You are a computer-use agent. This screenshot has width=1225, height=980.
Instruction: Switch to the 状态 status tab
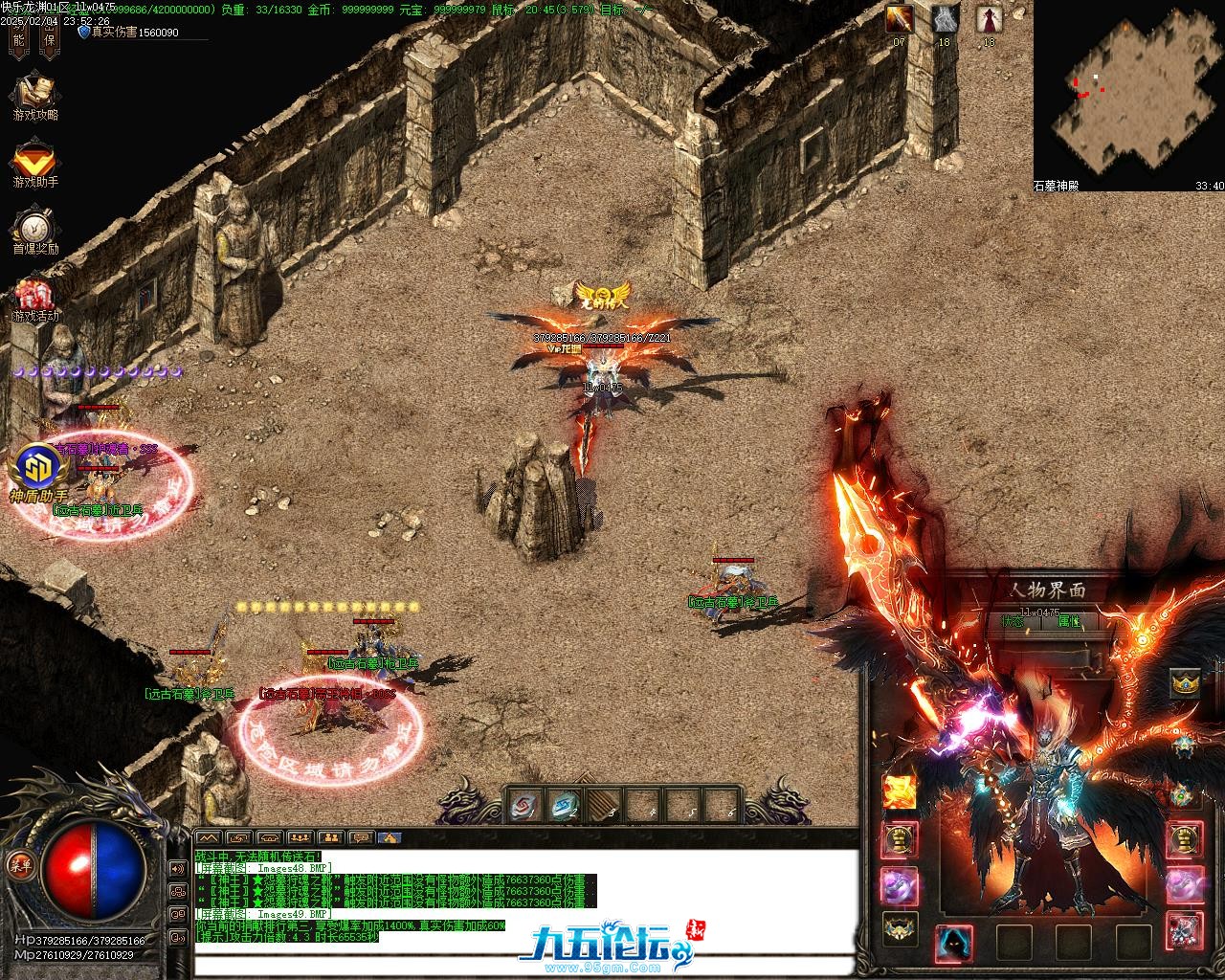coord(1013,621)
